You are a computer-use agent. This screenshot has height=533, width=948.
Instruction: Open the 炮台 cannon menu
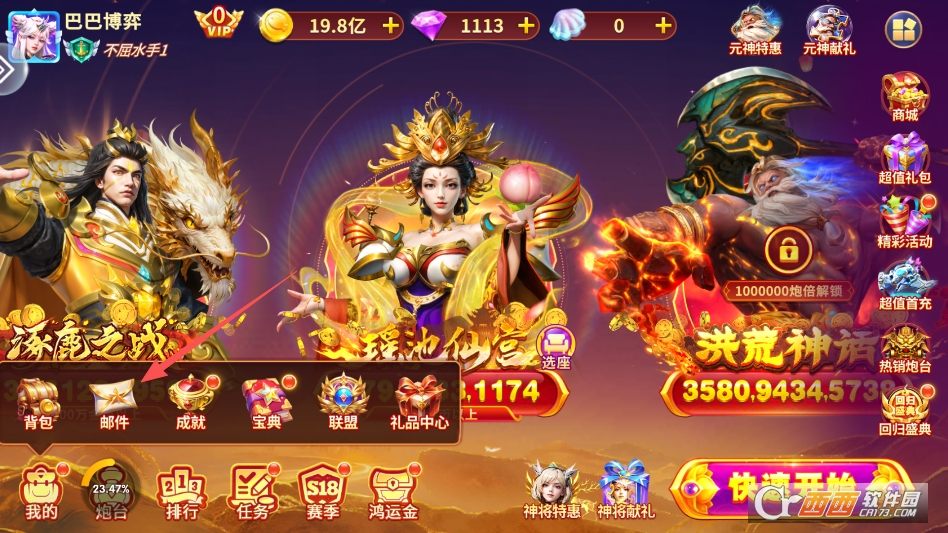click(111, 490)
